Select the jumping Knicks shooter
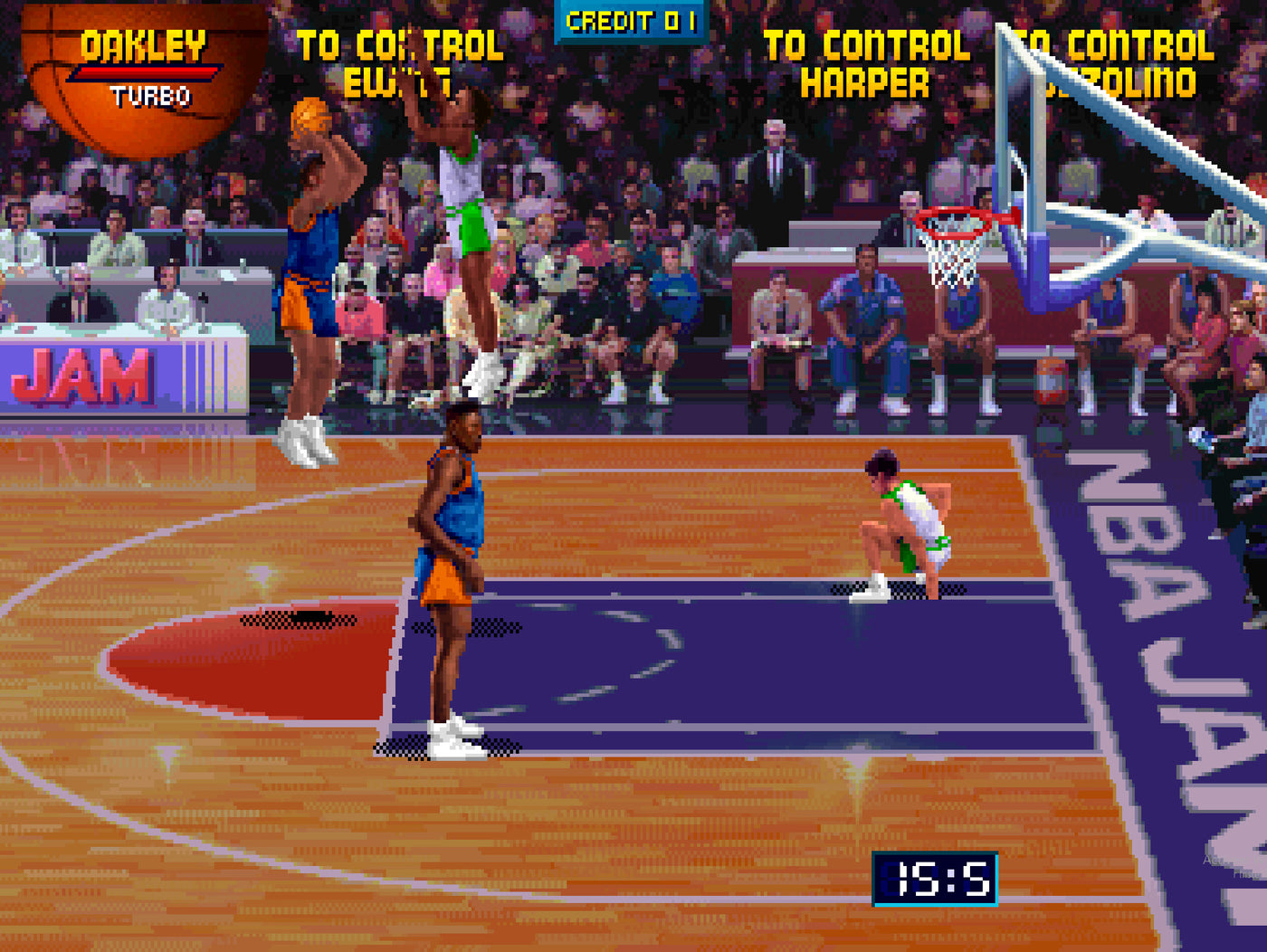The width and height of the screenshot is (1267, 952). point(312,271)
